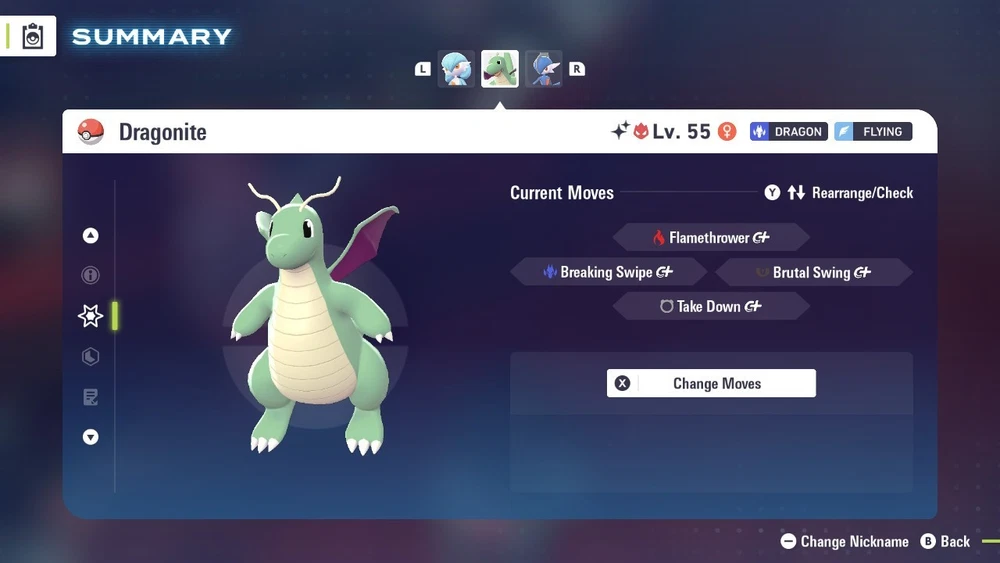Select the Flamethrower move

(x=710, y=238)
